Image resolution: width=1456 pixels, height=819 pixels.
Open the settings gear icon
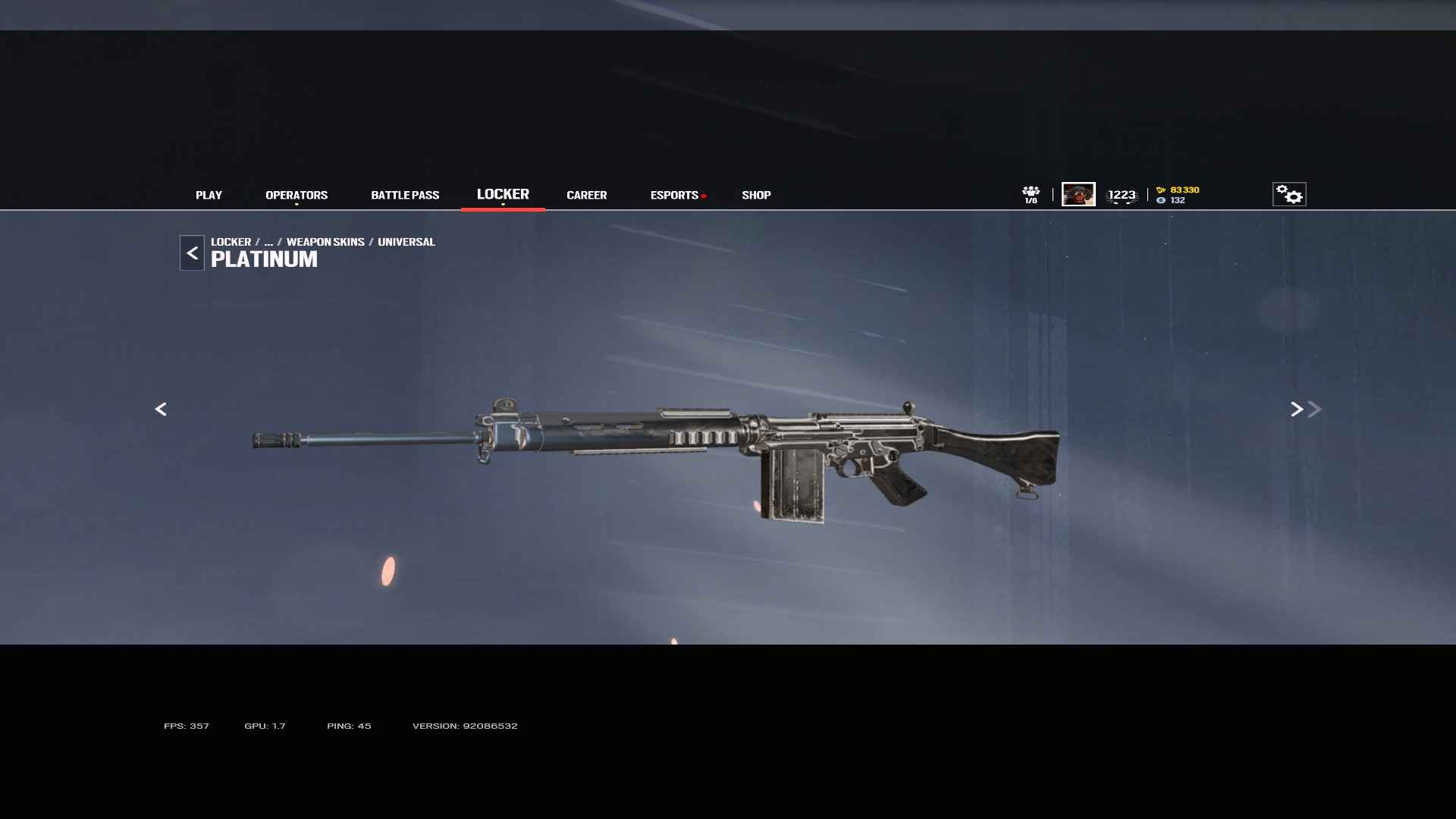point(1288,194)
